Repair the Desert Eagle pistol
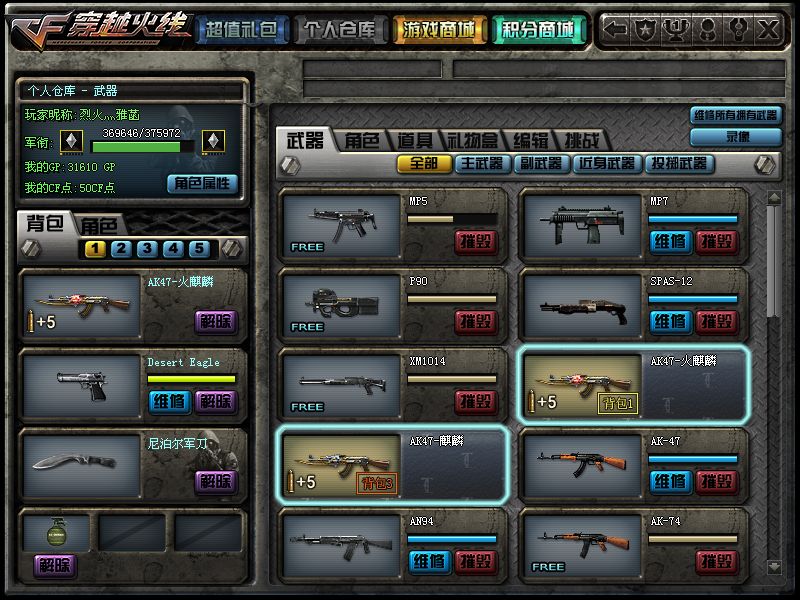The image size is (800, 600). click(x=169, y=401)
